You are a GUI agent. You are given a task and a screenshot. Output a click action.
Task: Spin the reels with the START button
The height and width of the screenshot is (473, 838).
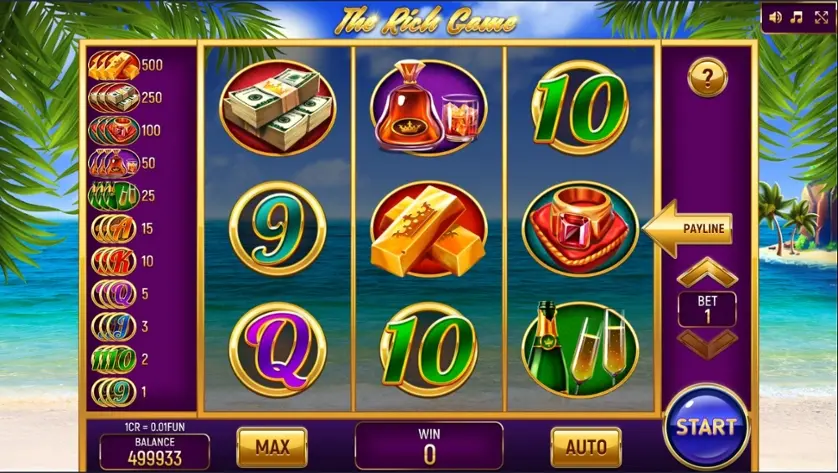pyautogui.click(x=705, y=426)
